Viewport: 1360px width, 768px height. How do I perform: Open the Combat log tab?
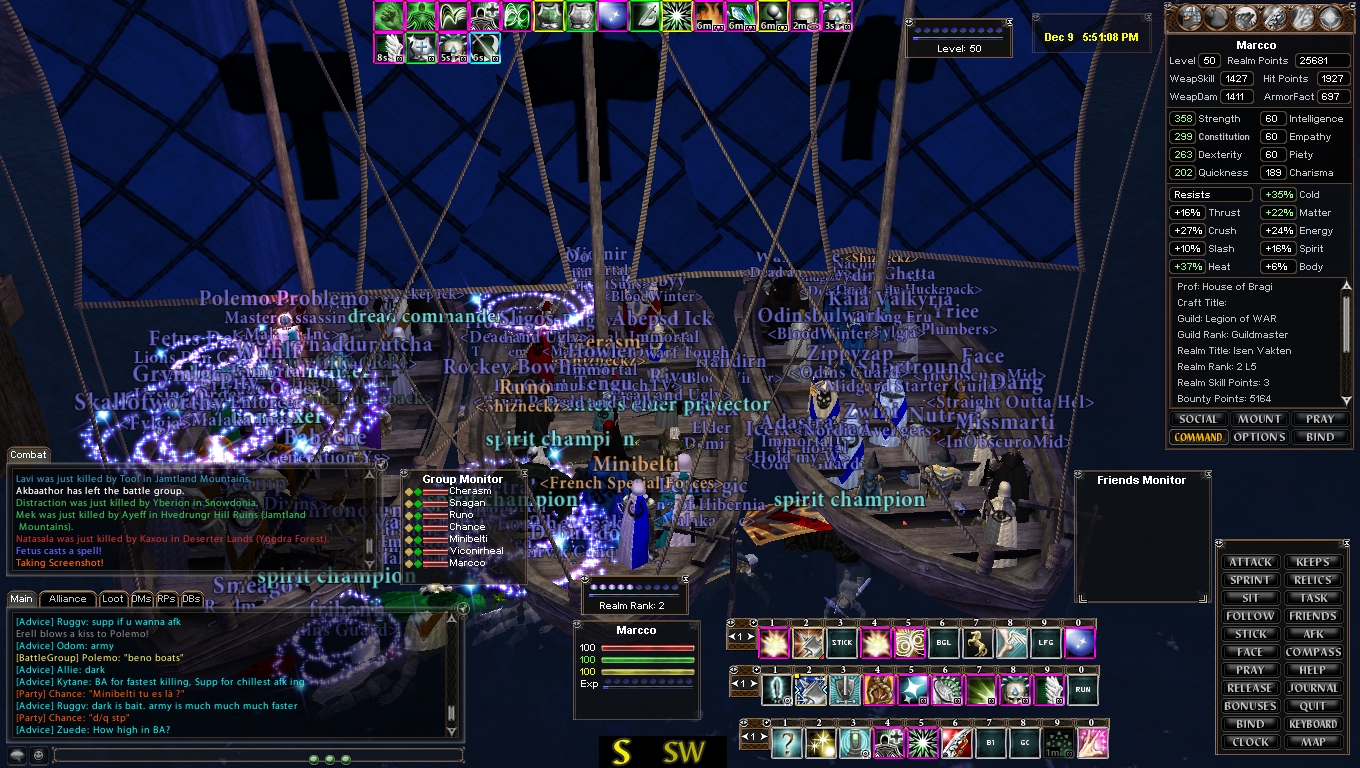point(29,455)
